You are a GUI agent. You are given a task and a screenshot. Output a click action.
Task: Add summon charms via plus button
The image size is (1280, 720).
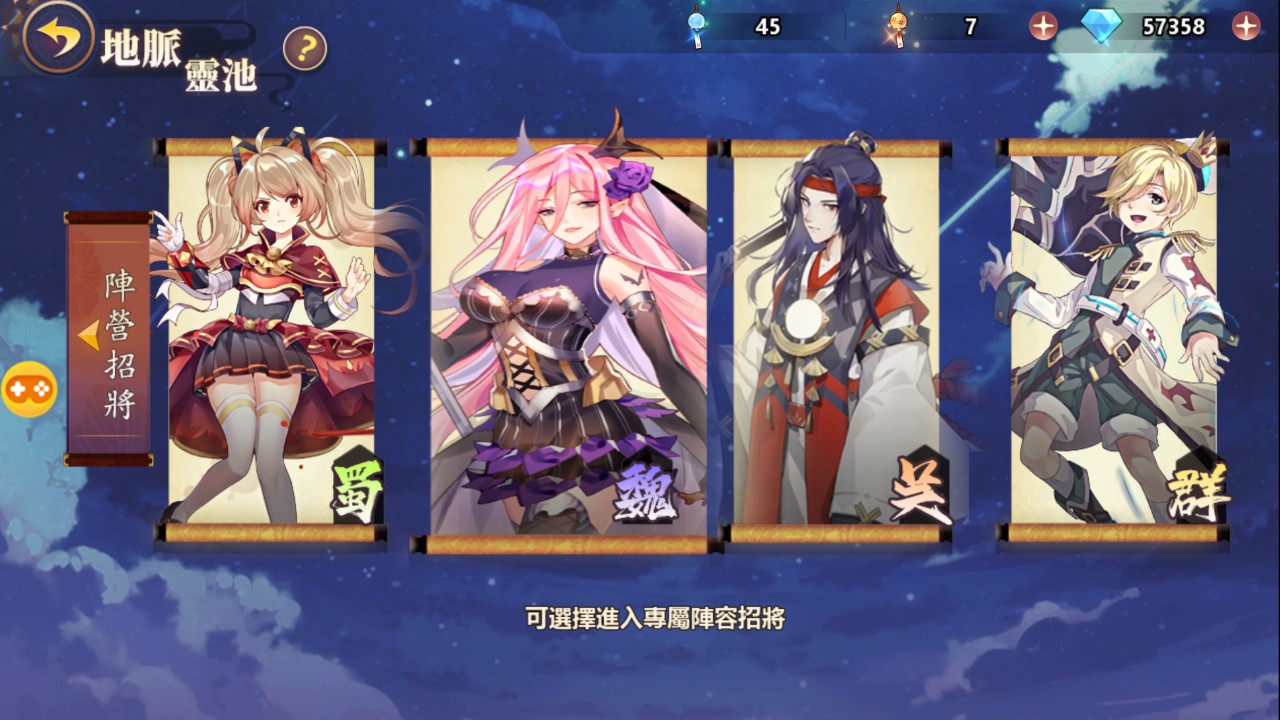pyautogui.click(x=1043, y=27)
